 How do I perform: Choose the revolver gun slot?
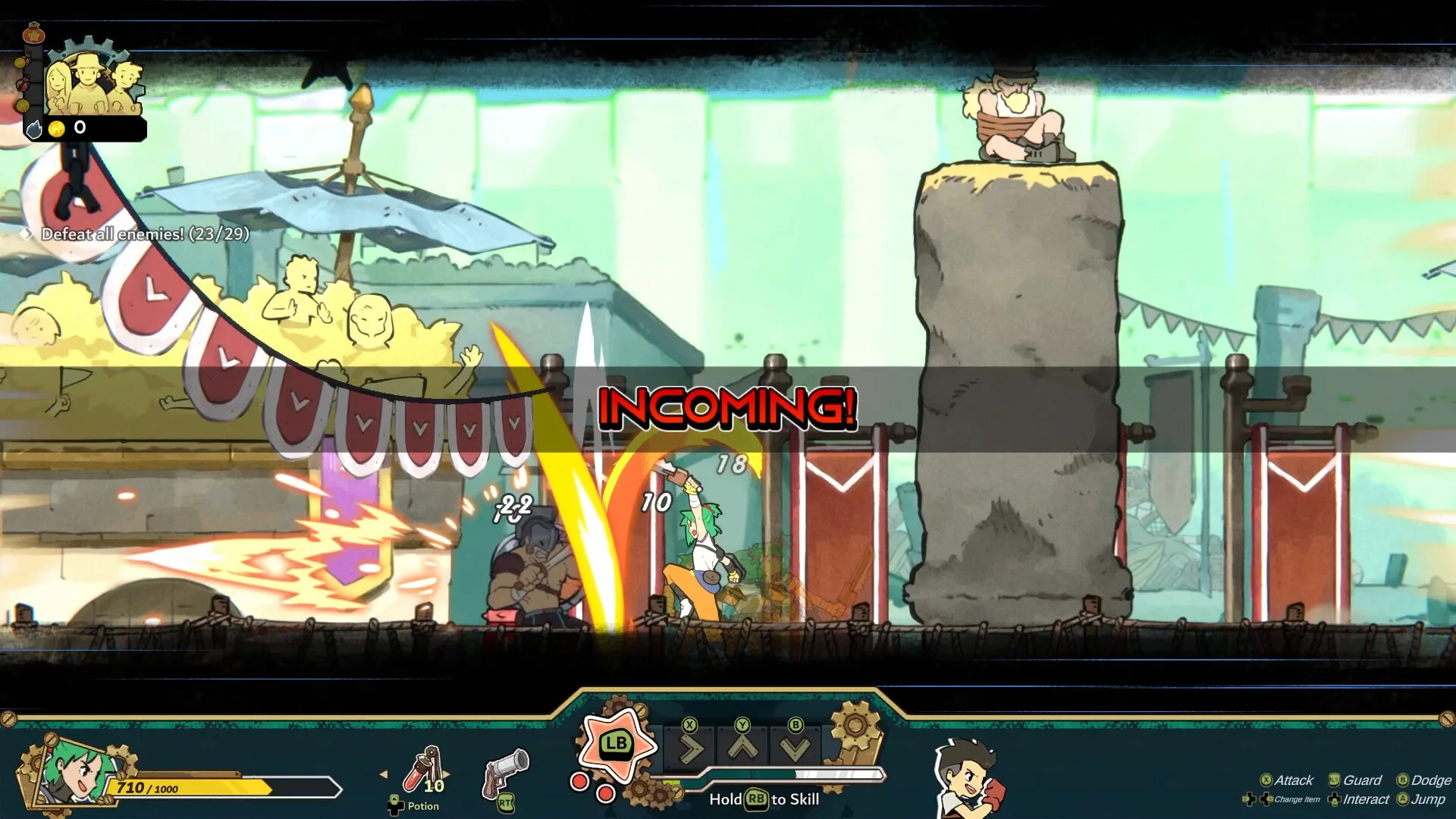point(505,773)
